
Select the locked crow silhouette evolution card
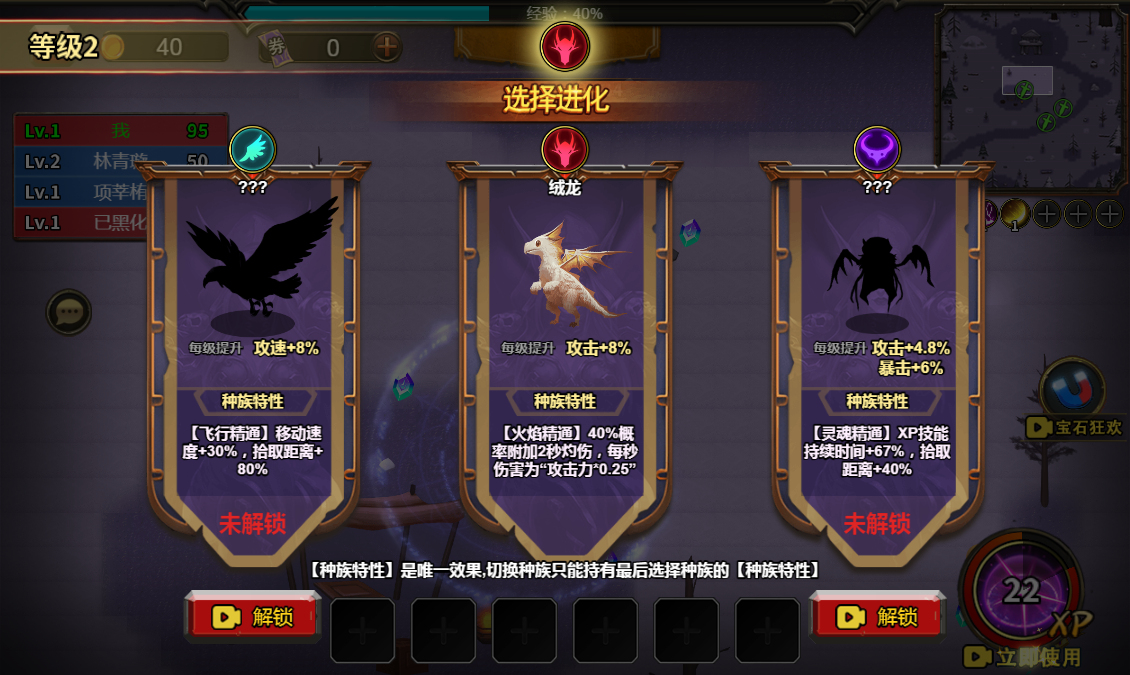[x=252, y=340]
